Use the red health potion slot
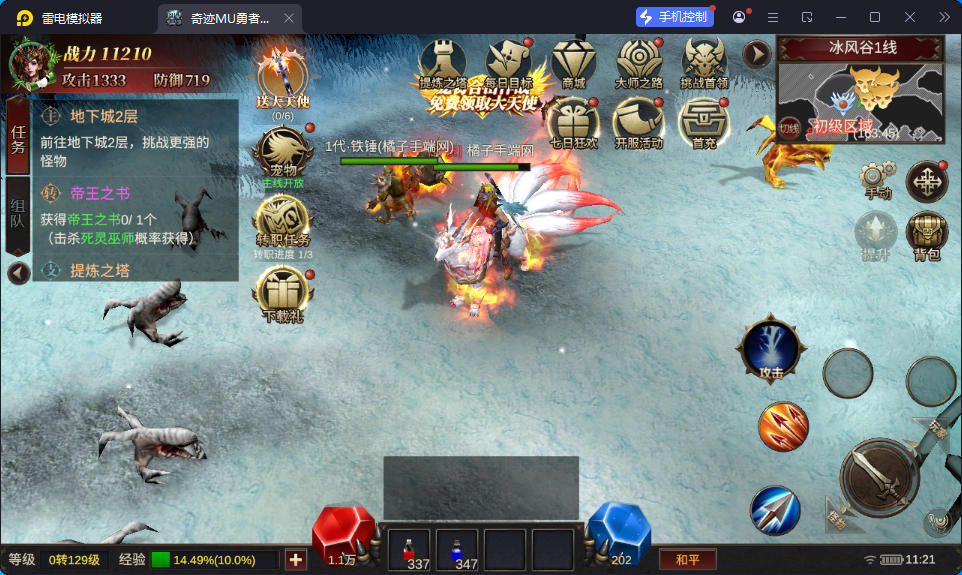 408,549
